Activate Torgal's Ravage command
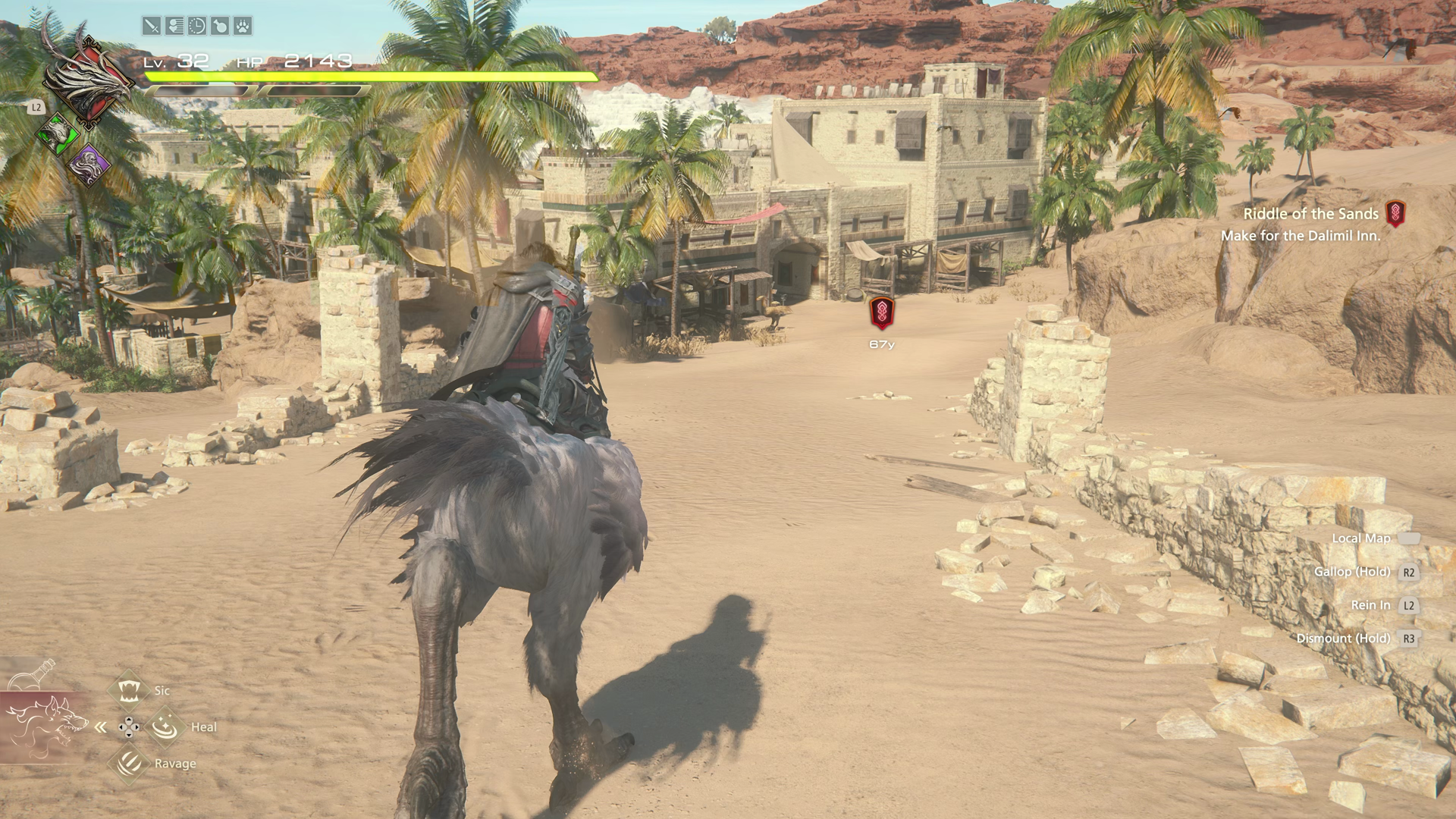Viewport: 1456px width, 819px height. click(x=129, y=762)
